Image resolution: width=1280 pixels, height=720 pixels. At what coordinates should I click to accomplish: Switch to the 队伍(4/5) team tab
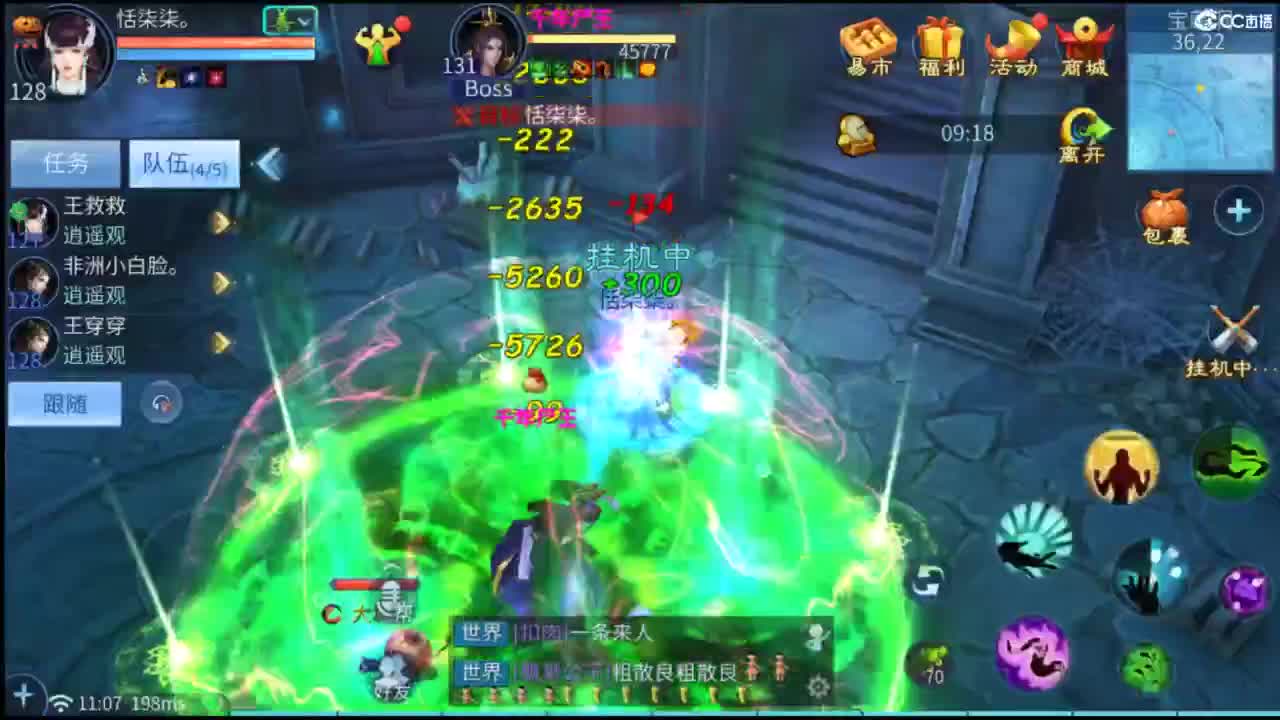(182, 163)
